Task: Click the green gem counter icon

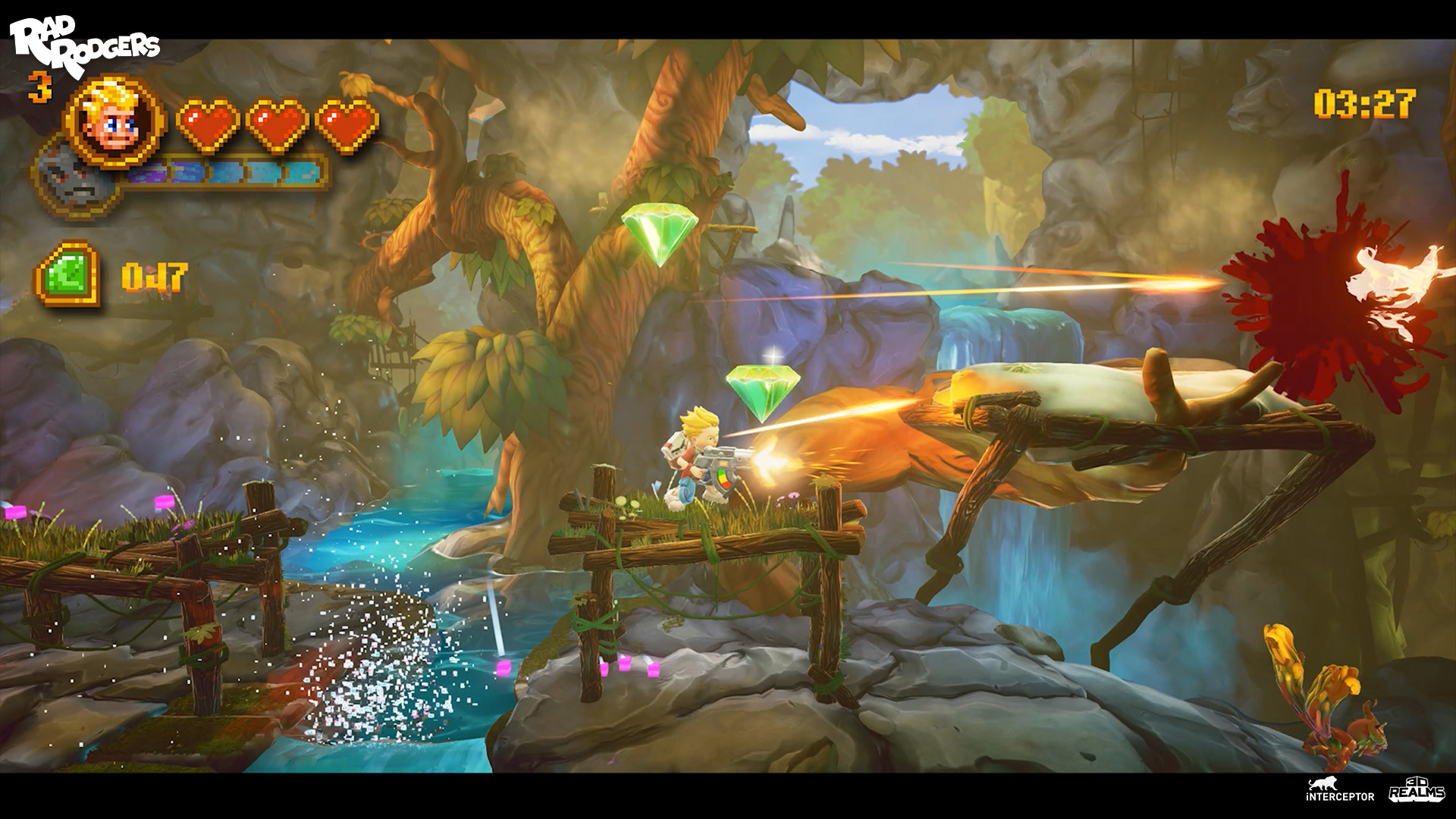Action: coord(68,273)
